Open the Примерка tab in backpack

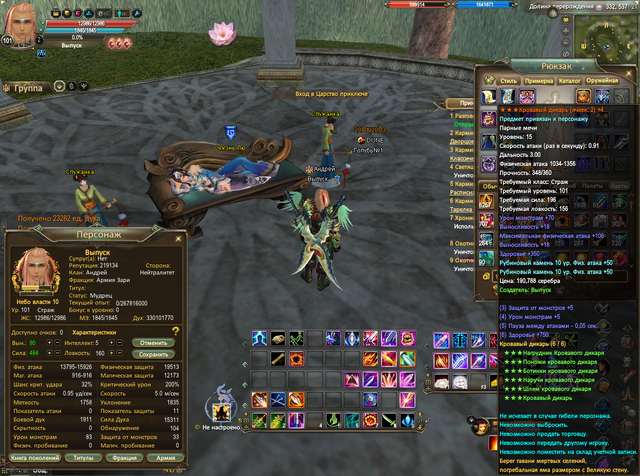[x=539, y=79]
